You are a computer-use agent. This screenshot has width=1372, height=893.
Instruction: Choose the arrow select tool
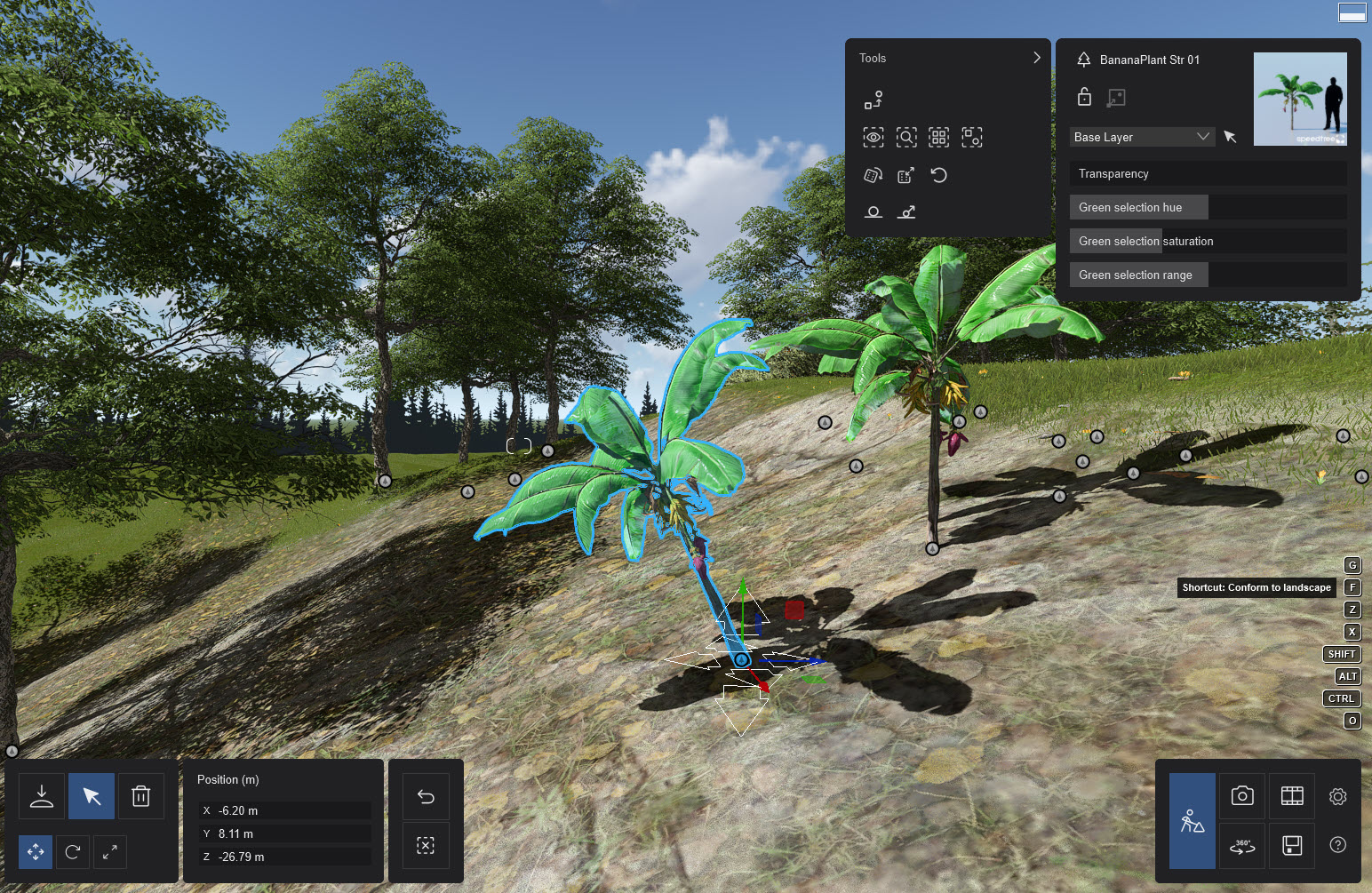[92, 795]
